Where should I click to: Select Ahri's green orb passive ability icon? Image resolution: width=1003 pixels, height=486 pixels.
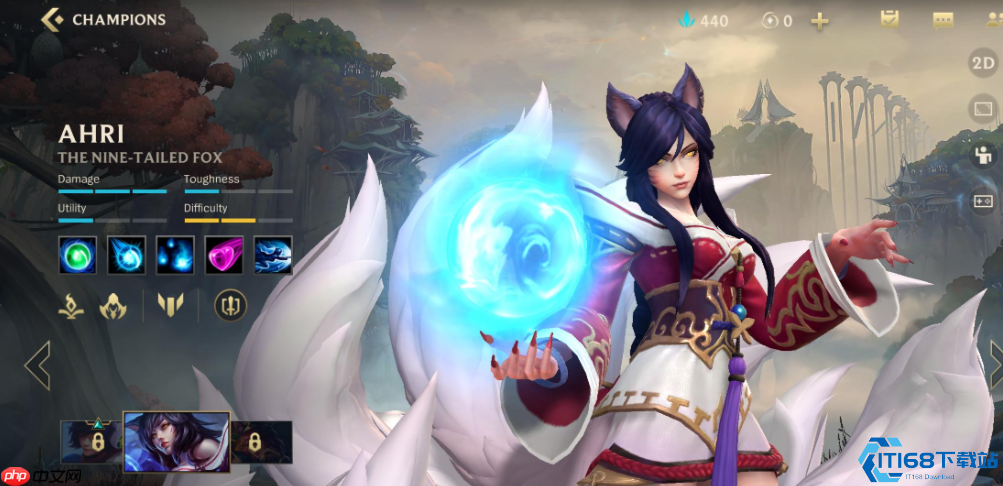pos(77,255)
